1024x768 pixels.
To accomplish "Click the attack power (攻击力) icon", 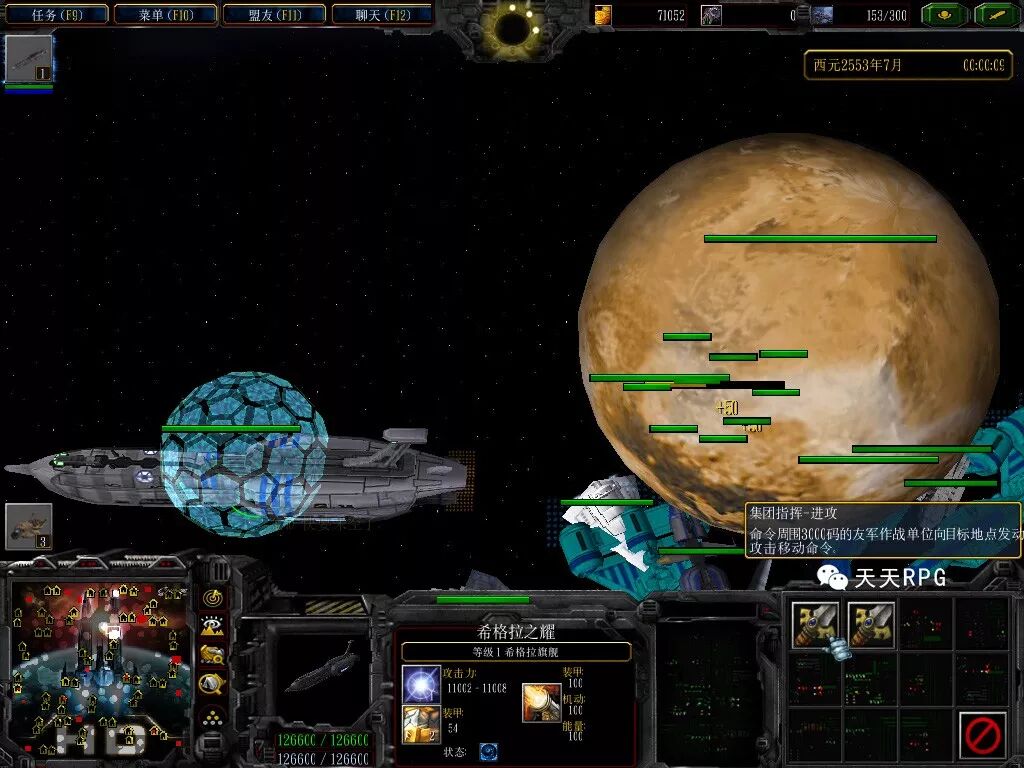I will [421, 685].
